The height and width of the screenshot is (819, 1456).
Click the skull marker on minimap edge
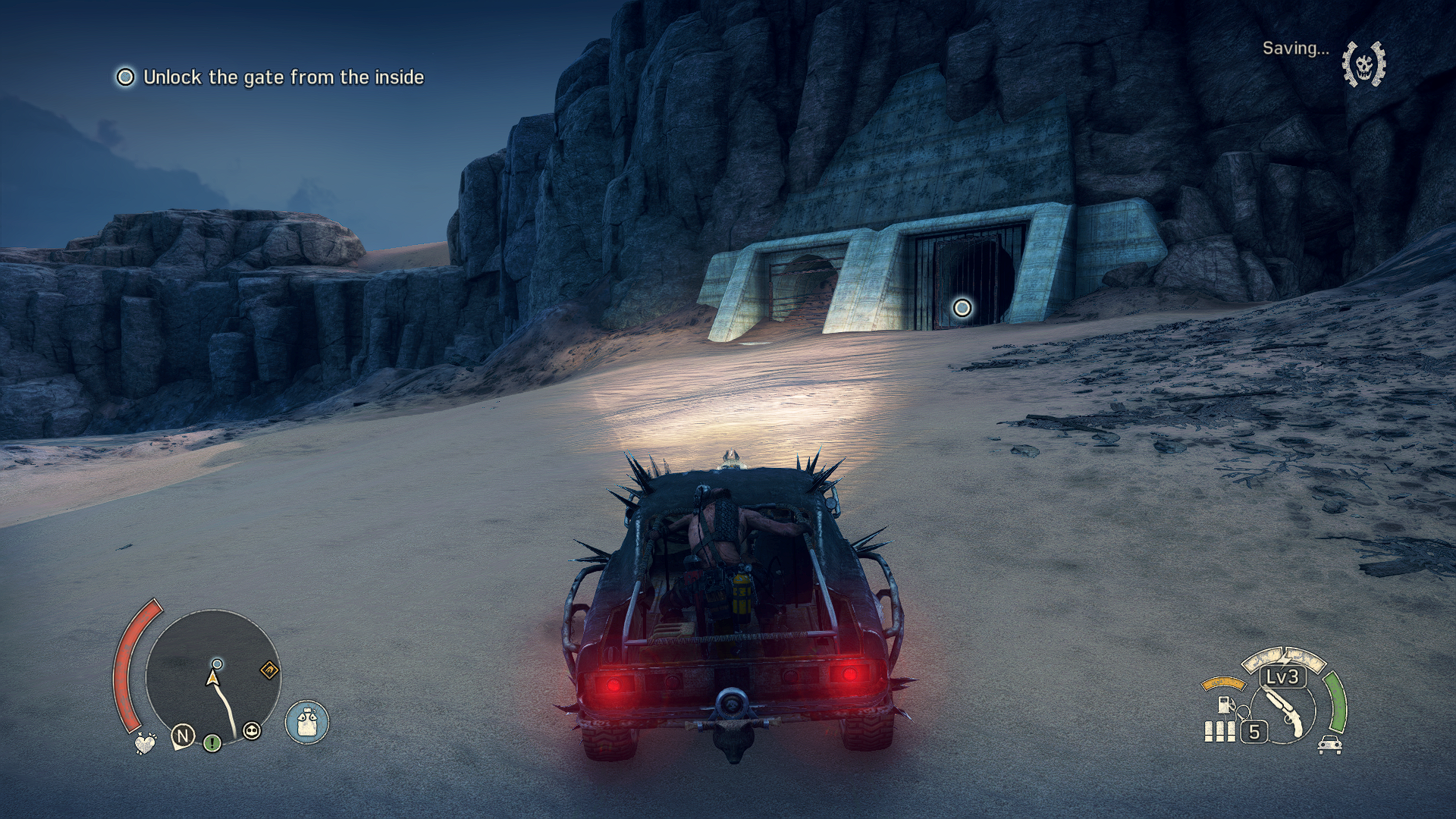[x=252, y=730]
